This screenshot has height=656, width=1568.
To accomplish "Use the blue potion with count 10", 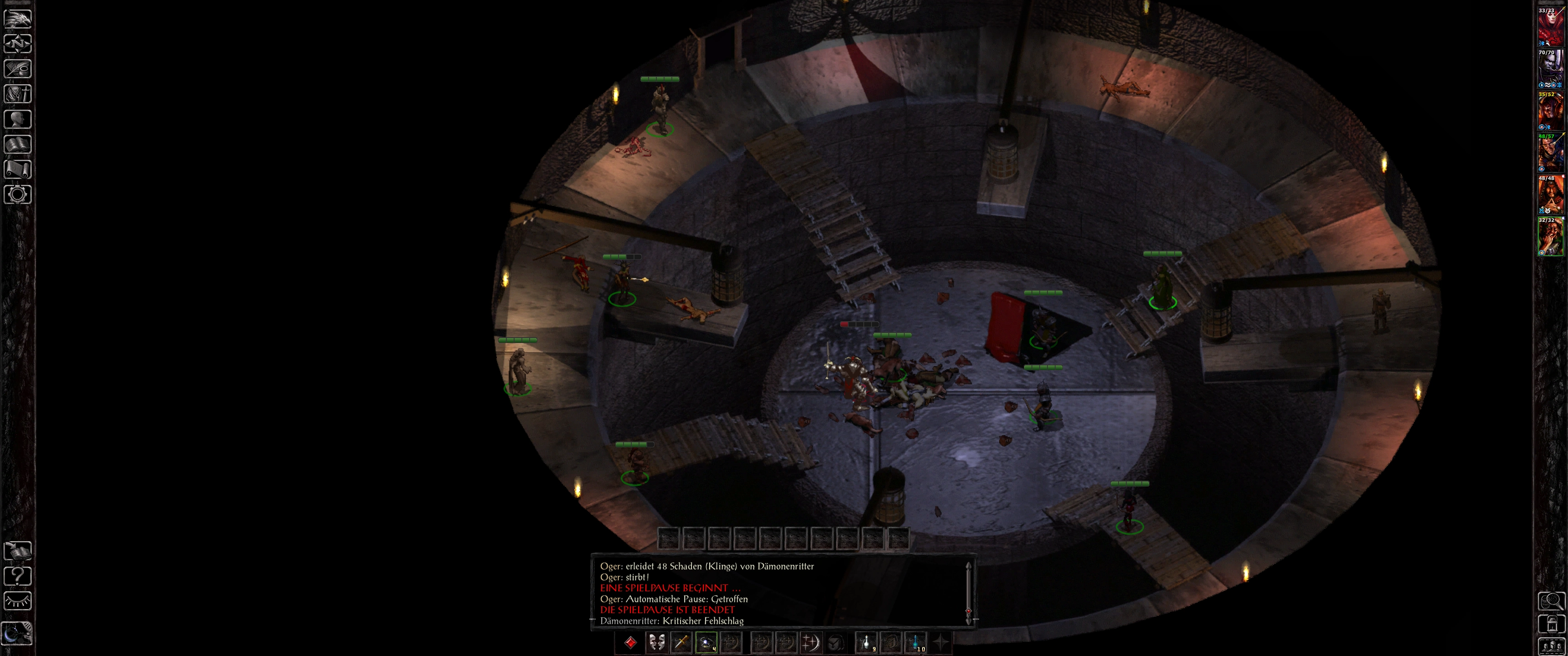I will [x=915, y=642].
